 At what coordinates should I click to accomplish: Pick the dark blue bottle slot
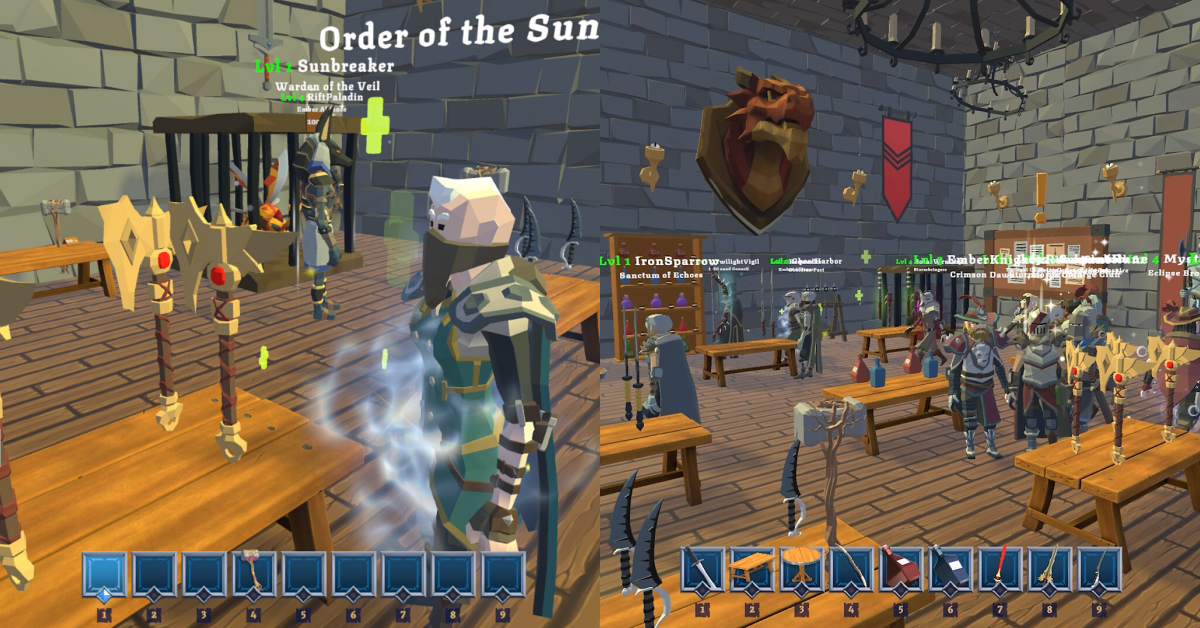coord(950,570)
